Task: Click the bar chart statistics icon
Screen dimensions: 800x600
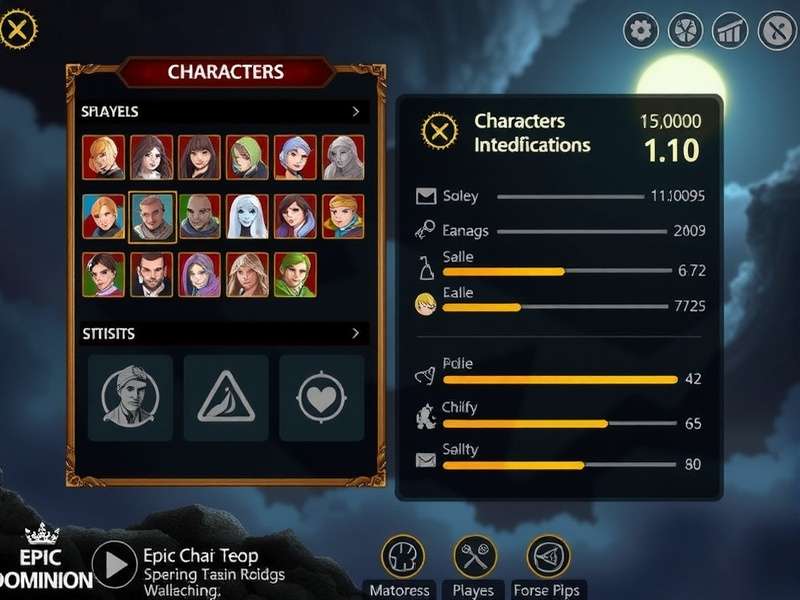Action: [x=730, y=31]
